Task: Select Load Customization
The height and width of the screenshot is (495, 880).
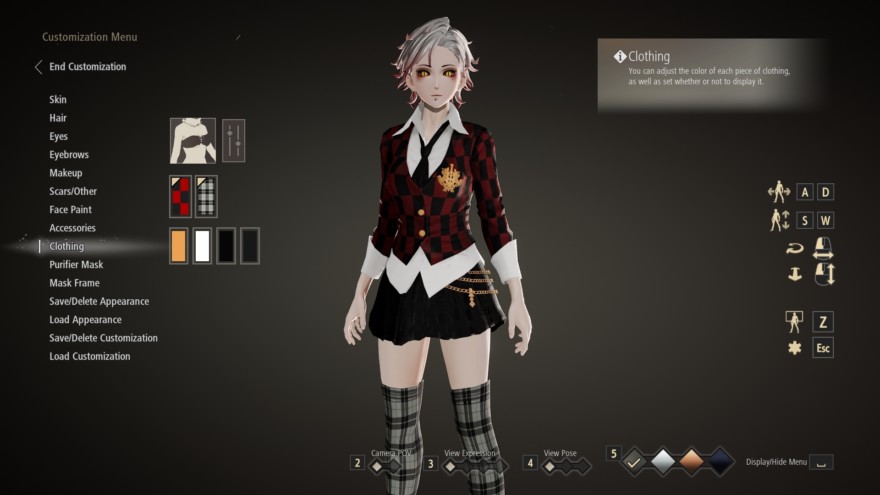Action: click(89, 356)
